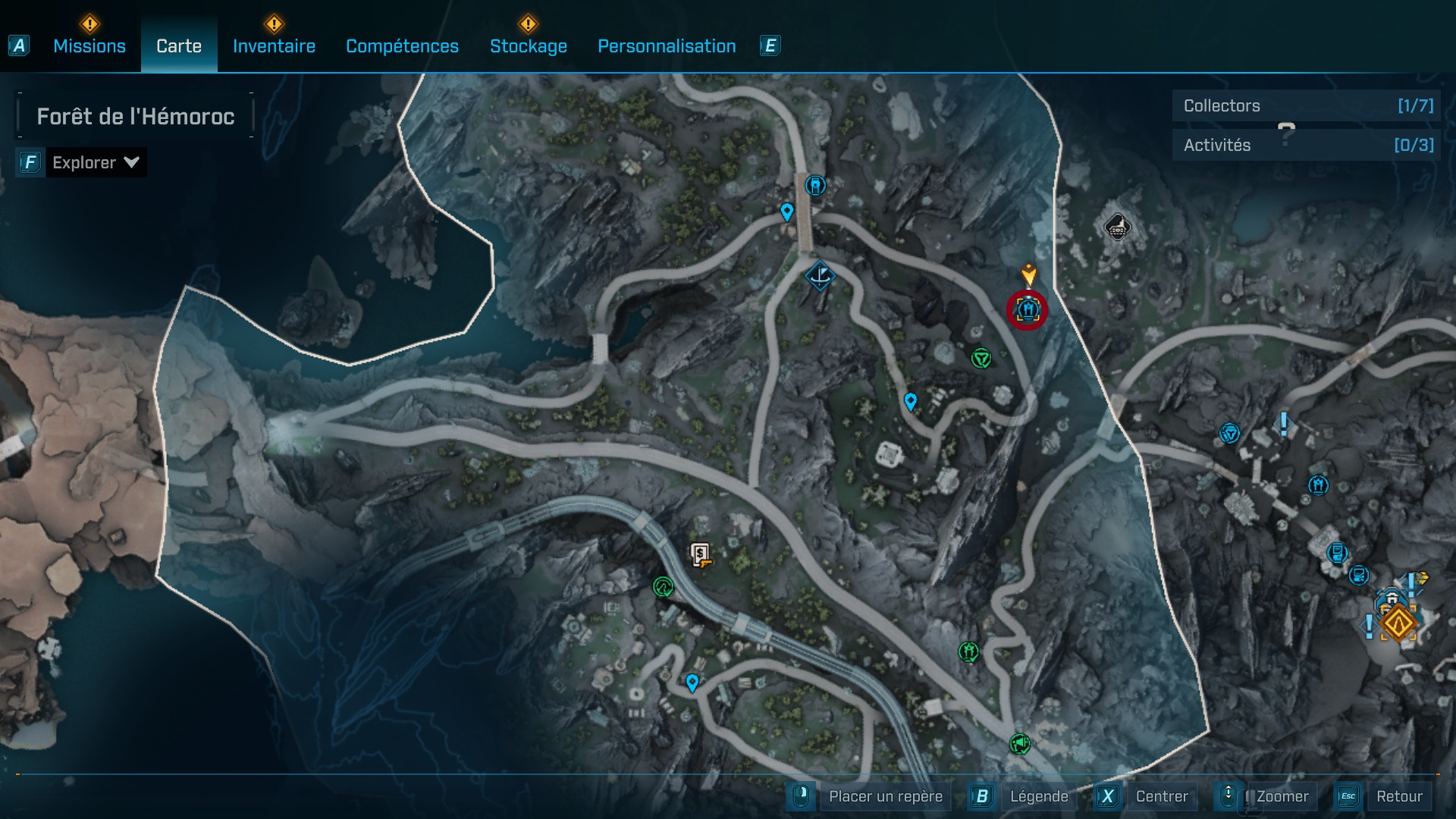This screenshot has height=819, width=1456.
Task: Select the green megaphone map marker
Action: pos(1019,744)
